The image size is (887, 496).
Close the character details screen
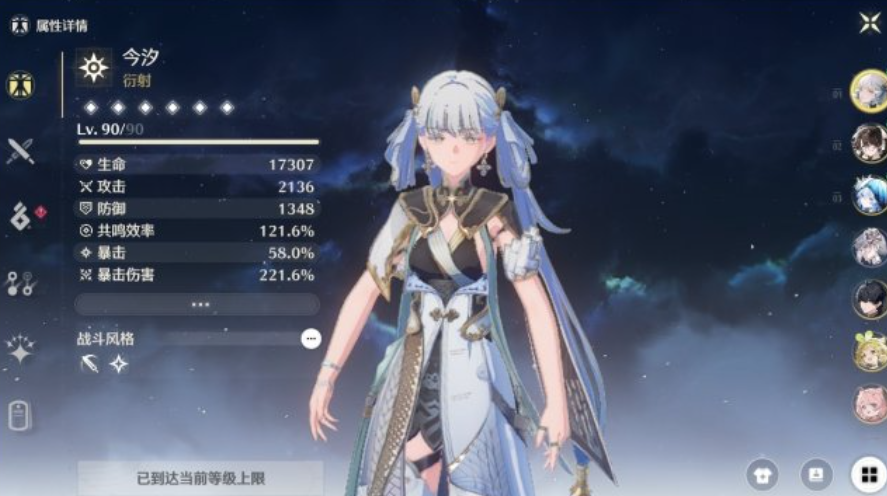pos(869,23)
